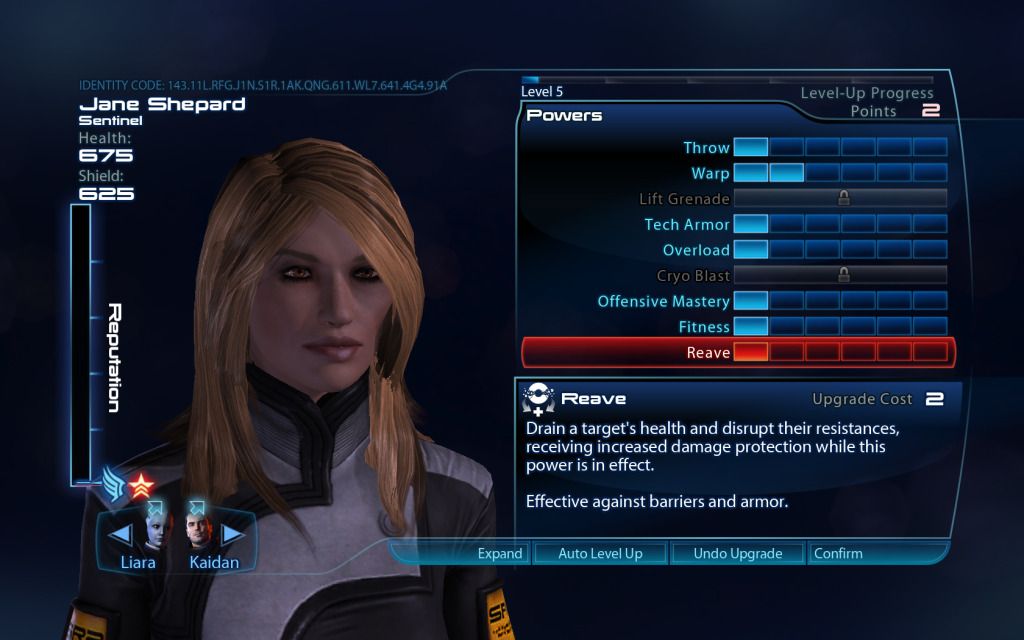Pick the Tech Armor power row
Viewport: 1024px width, 640px height.
pos(687,225)
